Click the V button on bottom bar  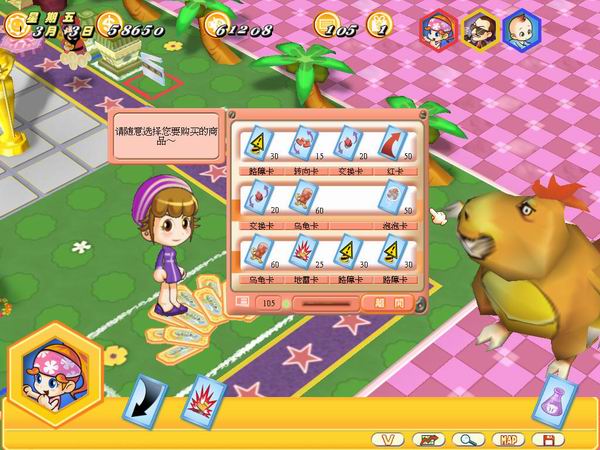[x=388, y=439]
